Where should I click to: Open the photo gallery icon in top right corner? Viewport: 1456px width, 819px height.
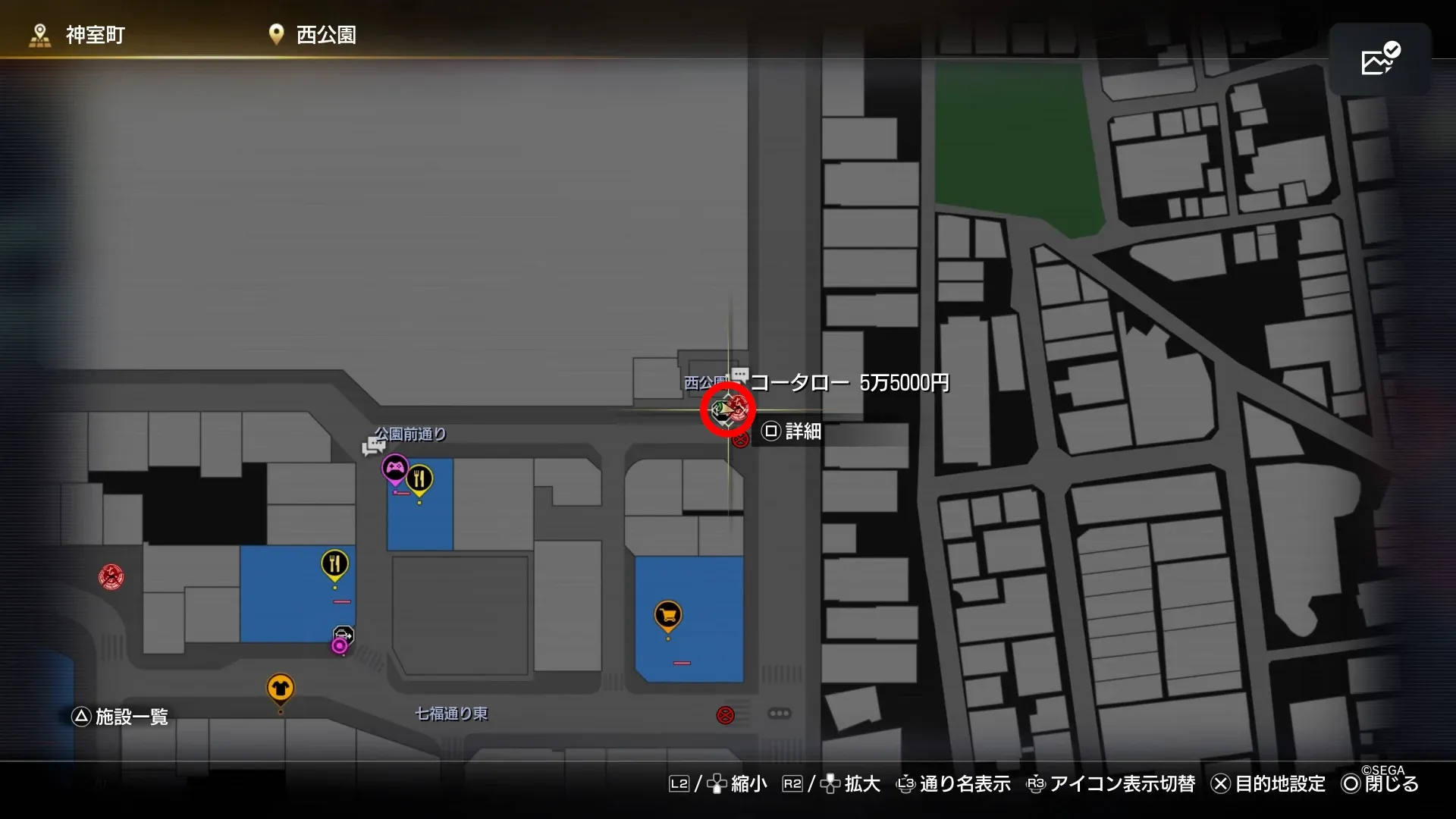[x=1382, y=59]
